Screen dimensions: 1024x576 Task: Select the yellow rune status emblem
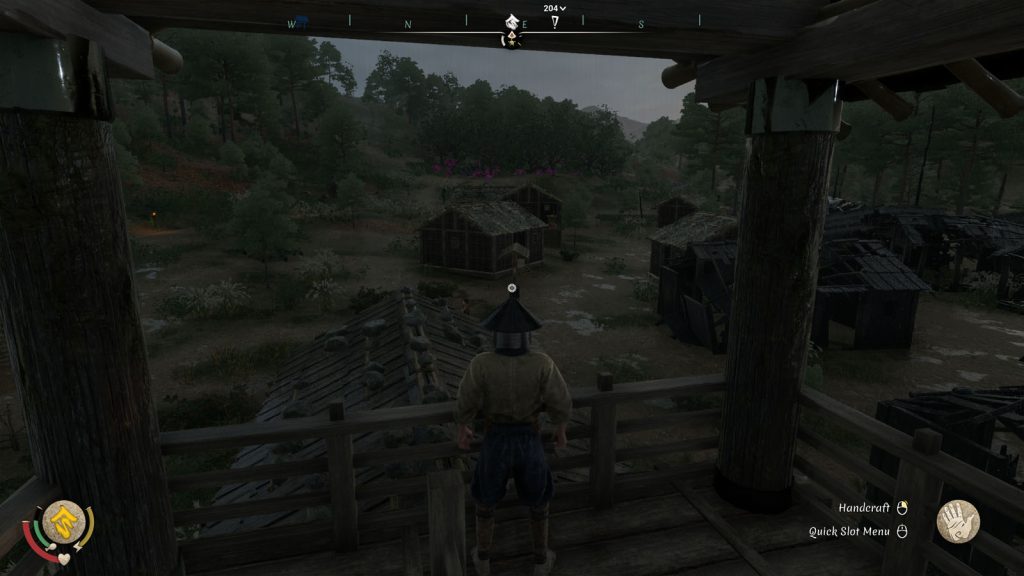[63, 520]
